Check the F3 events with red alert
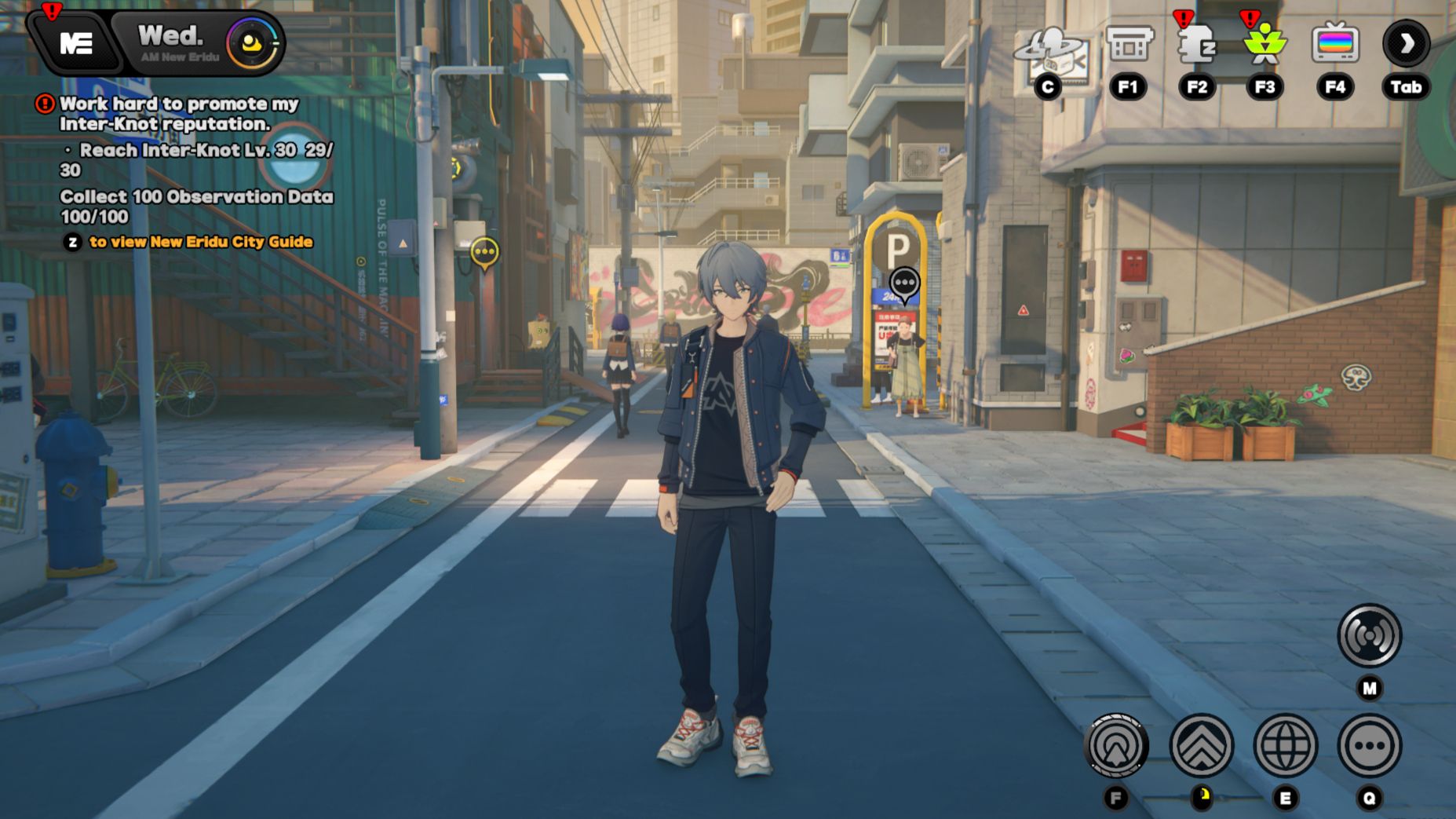This screenshot has width=1456, height=819. tap(1265, 46)
